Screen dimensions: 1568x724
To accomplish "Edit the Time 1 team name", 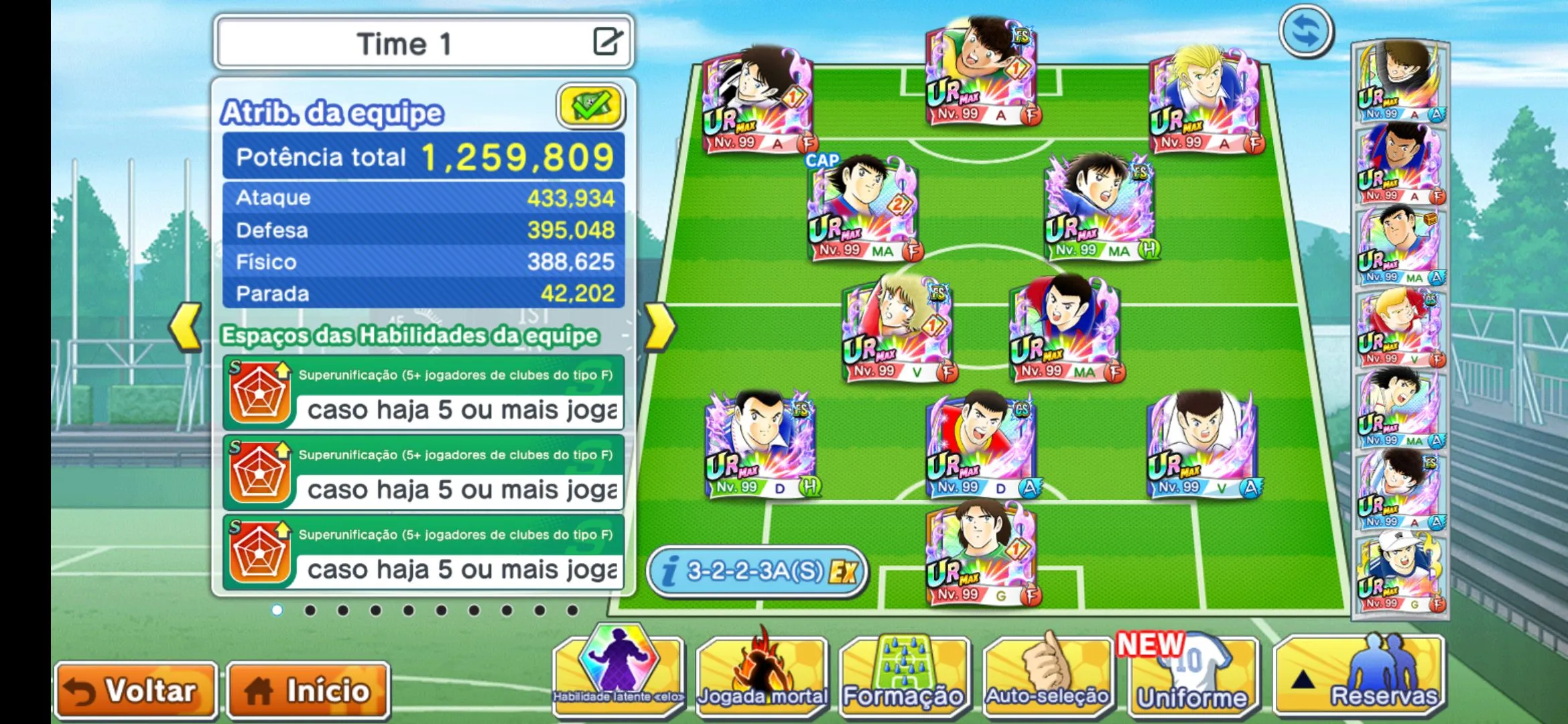I will [x=608, y=42].
